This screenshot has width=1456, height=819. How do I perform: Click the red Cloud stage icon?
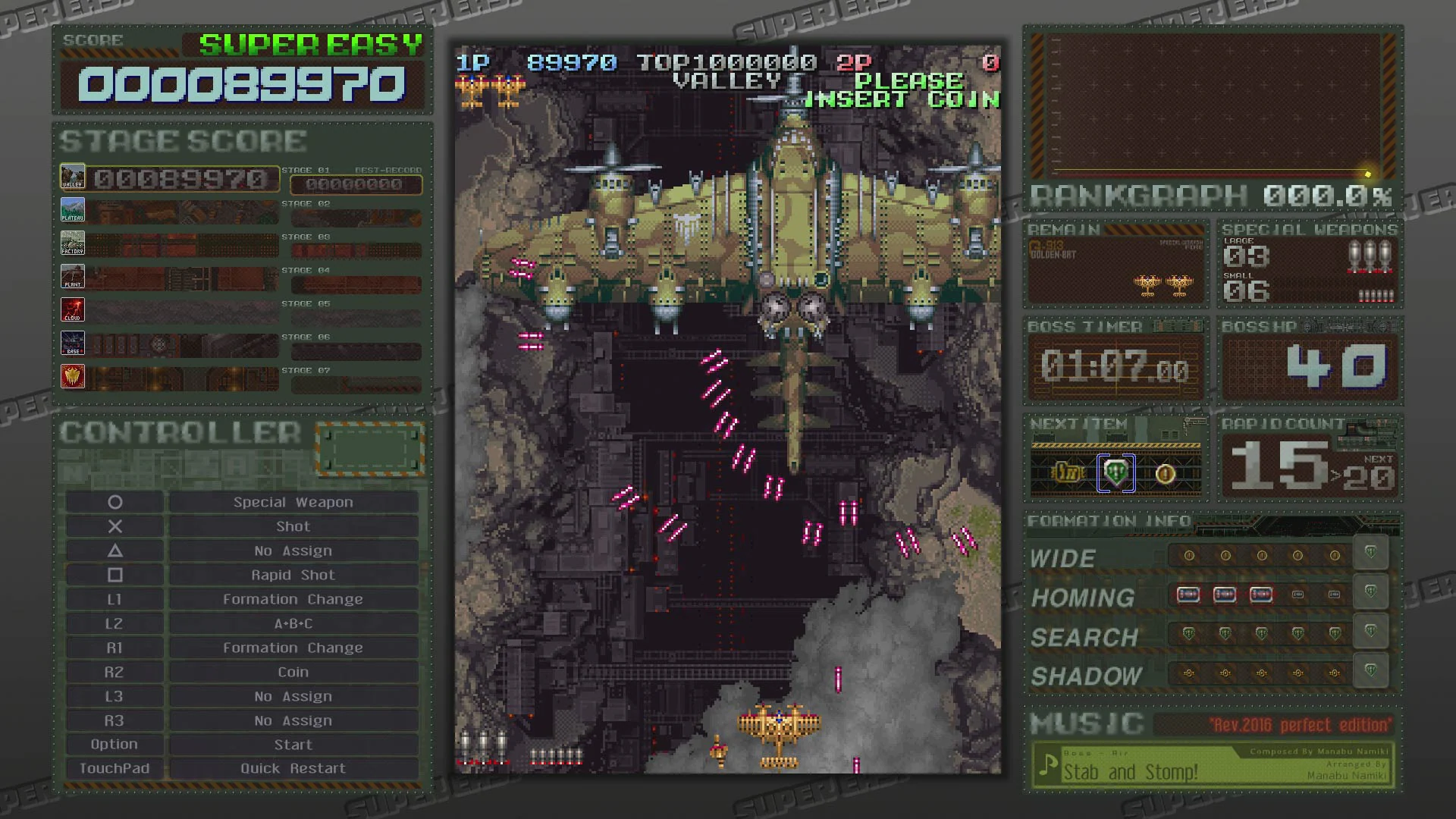tap(73, 309)
